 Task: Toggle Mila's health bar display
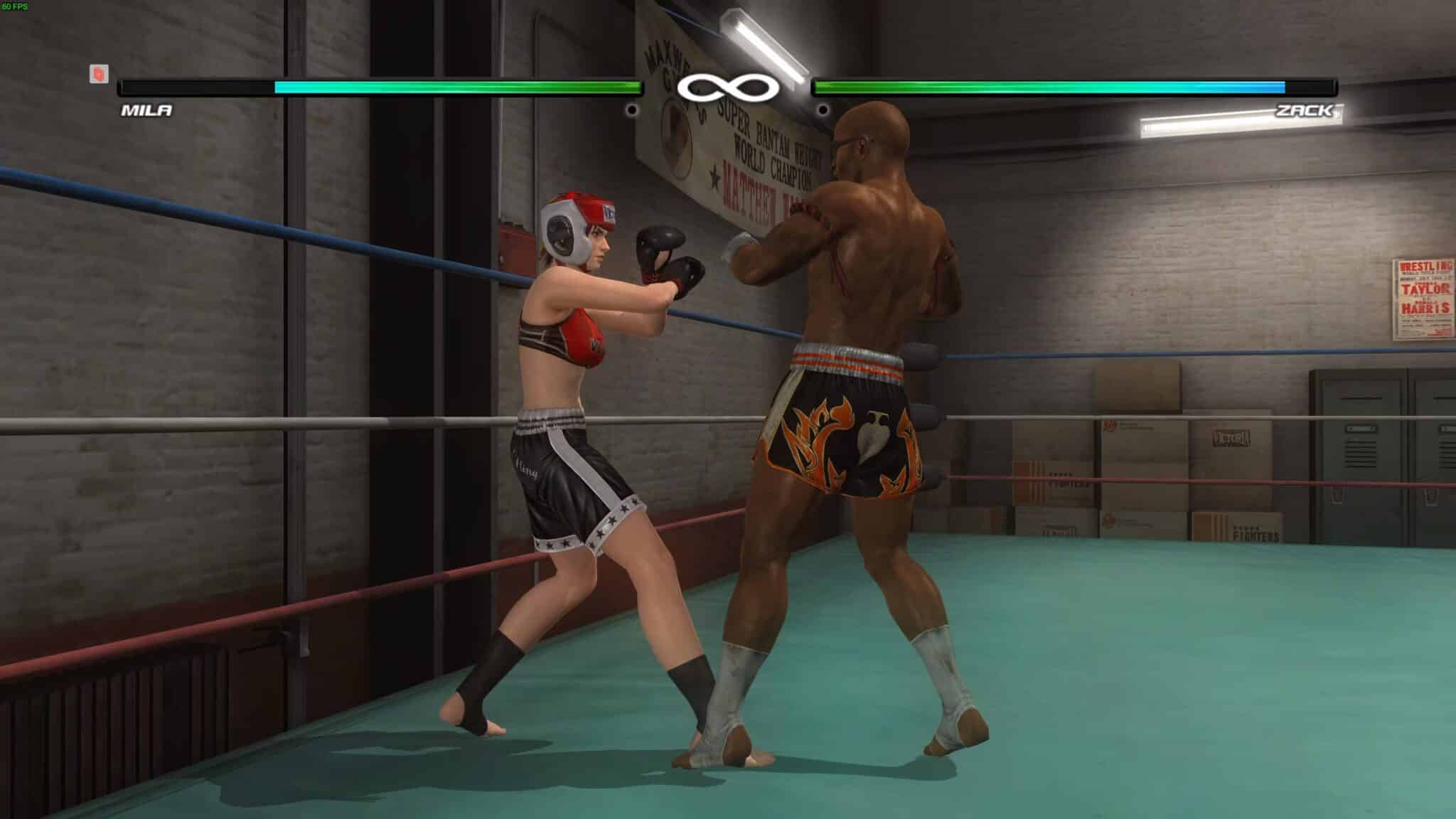(x=377, y=87)
